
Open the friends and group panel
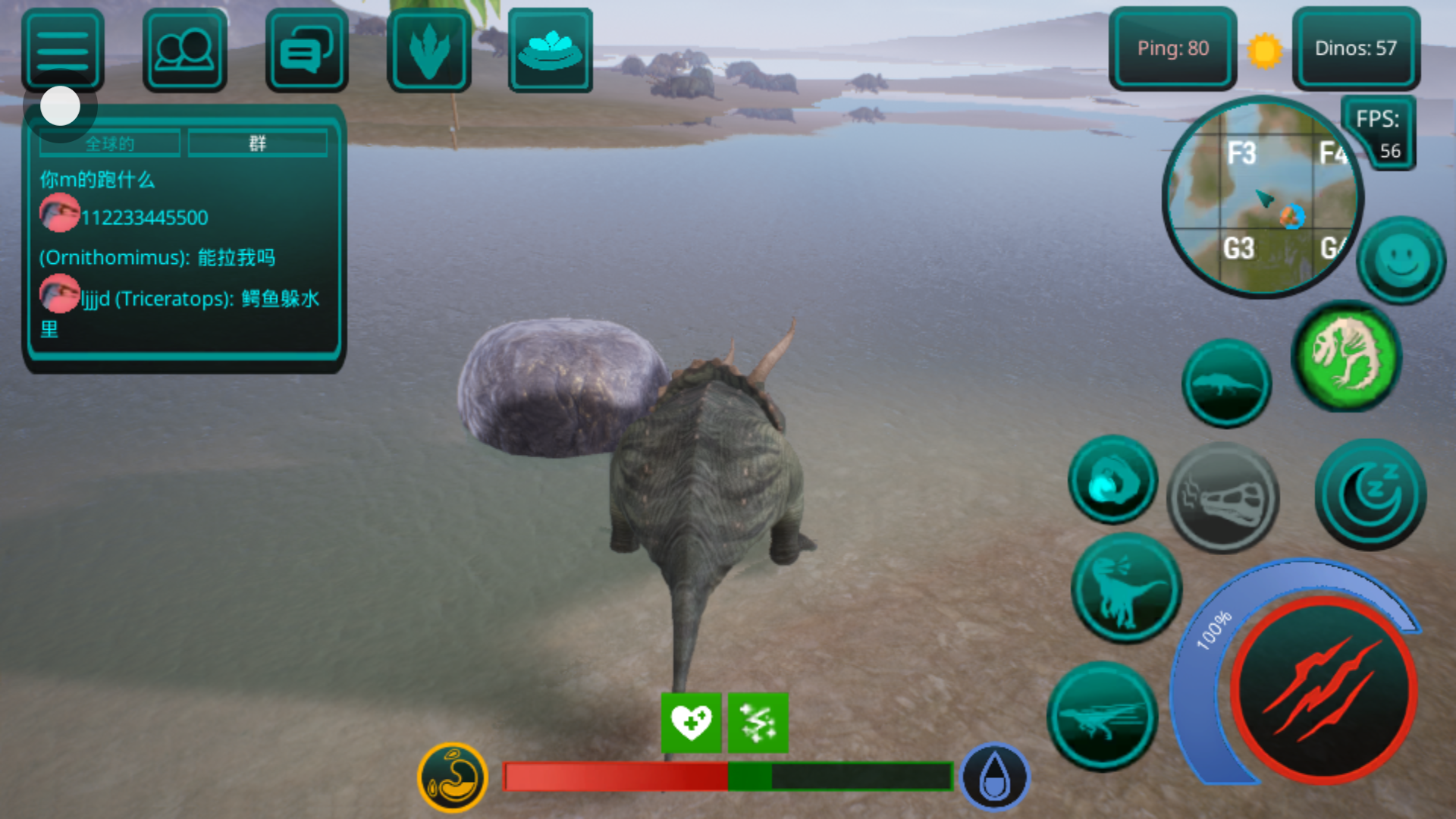184,50
